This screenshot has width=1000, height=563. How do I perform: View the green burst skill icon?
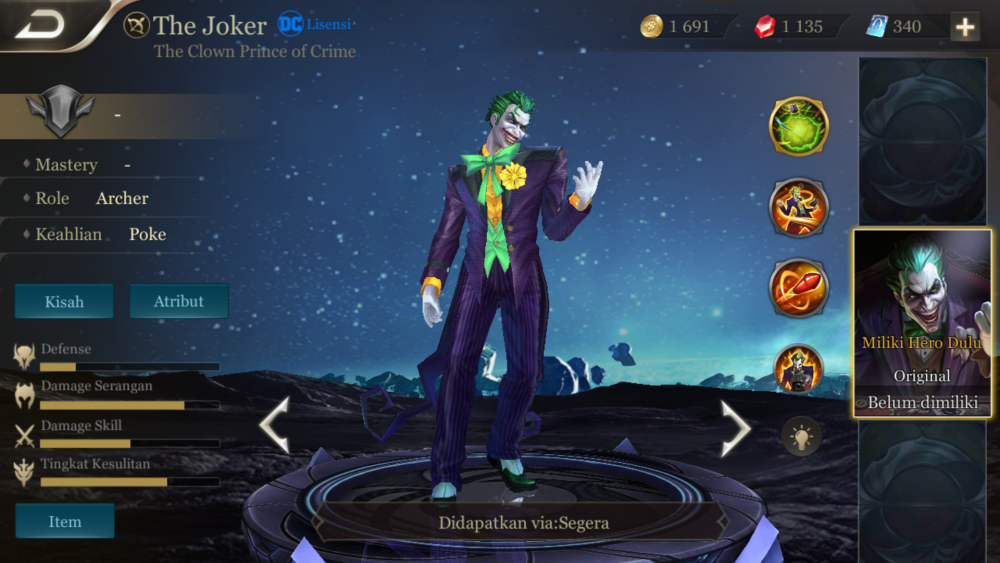(798, 126)
